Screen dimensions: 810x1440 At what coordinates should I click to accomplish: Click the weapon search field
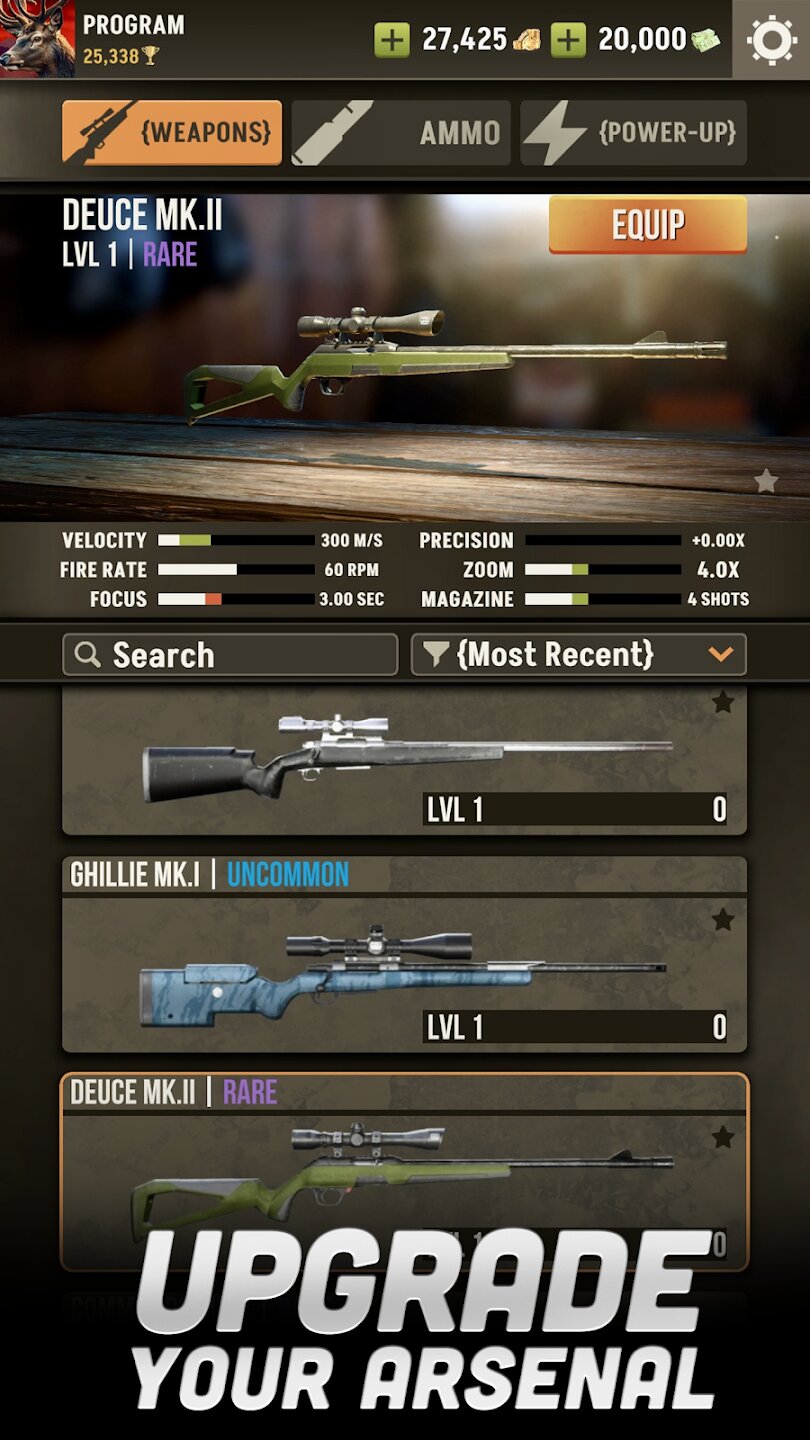pos(230,655)
